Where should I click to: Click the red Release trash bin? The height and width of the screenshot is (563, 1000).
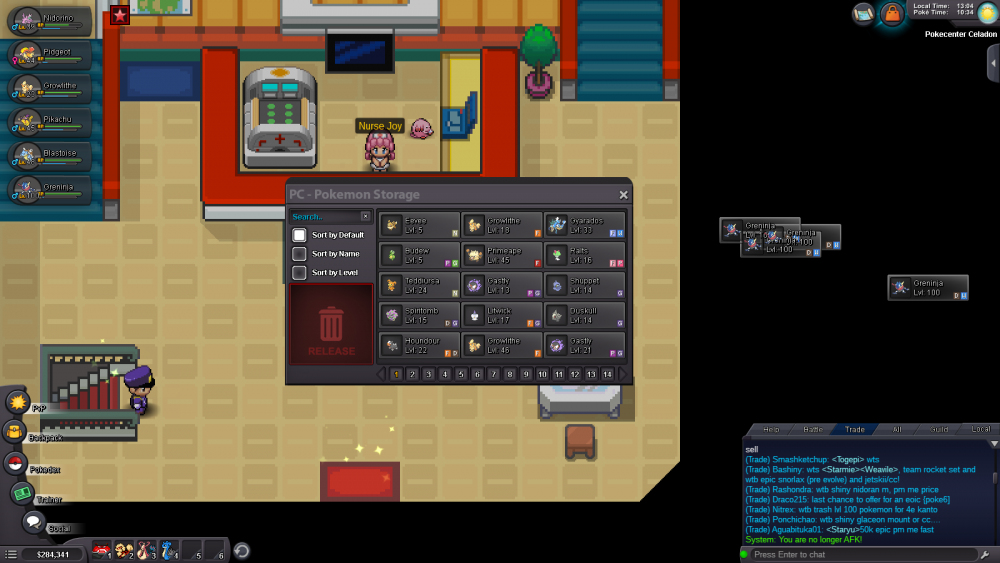[331, 325]
